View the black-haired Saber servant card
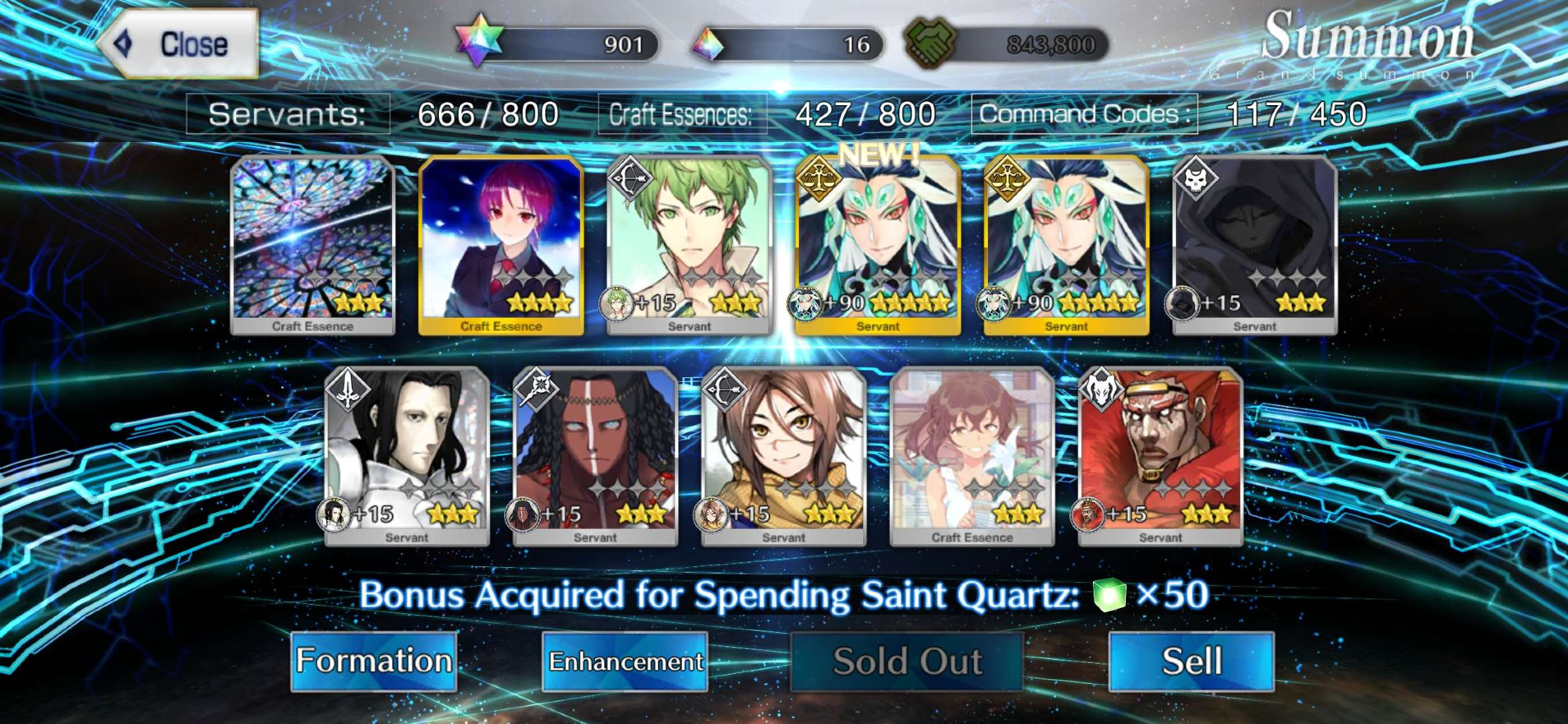 tap(407, 457)
